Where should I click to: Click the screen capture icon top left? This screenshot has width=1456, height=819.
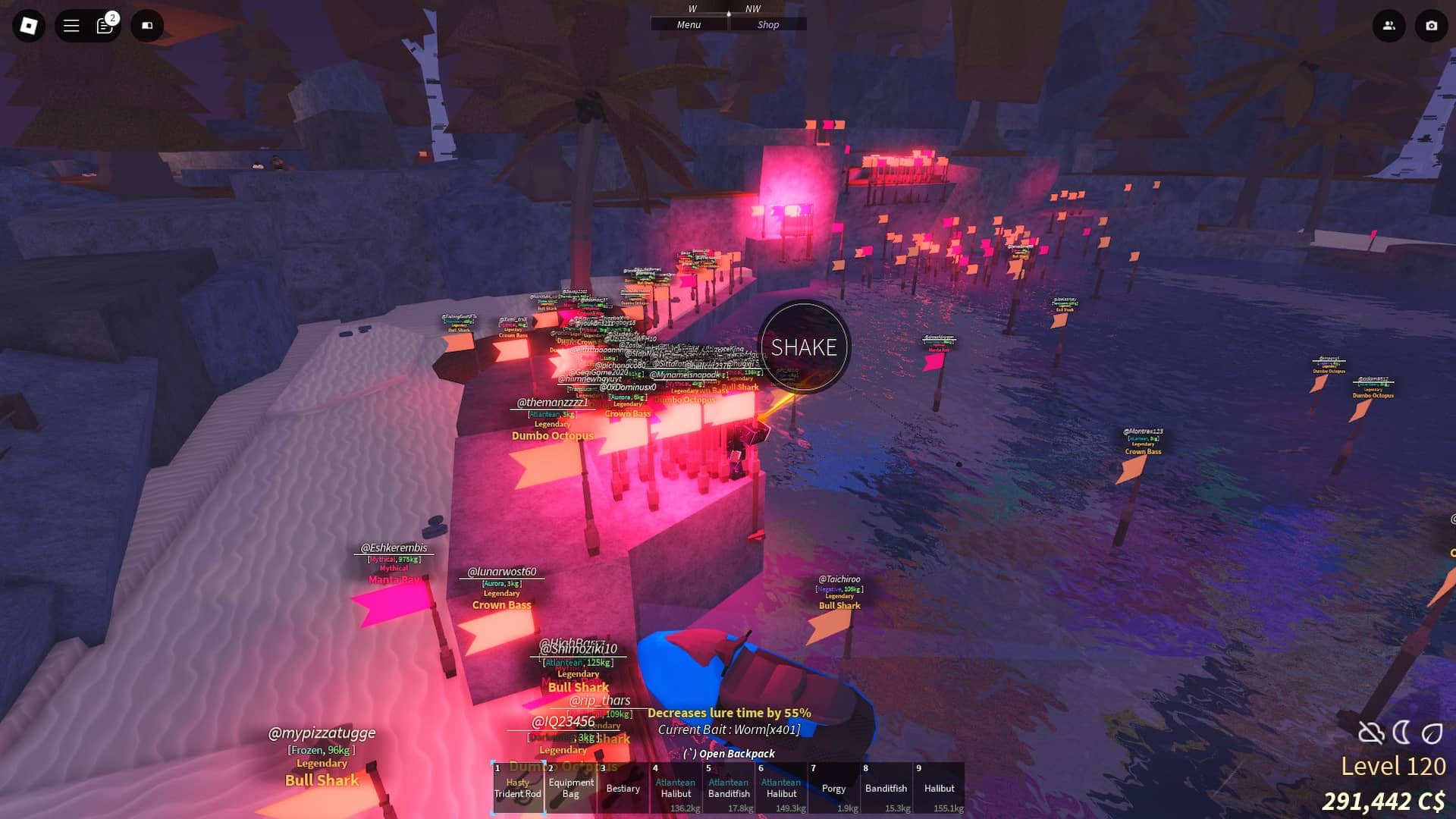147,25
